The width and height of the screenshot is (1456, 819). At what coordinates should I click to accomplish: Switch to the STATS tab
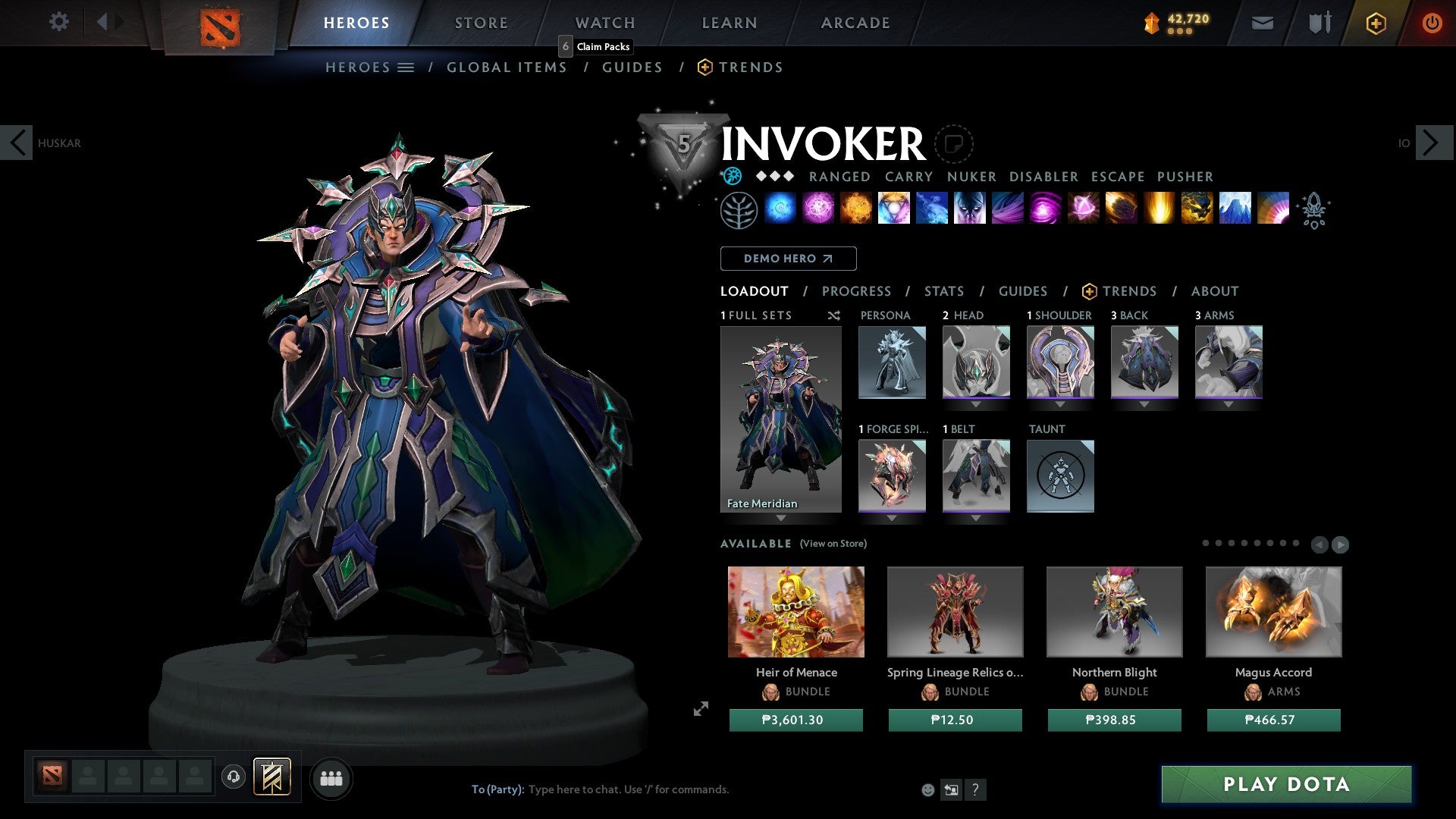click(944, 291)
